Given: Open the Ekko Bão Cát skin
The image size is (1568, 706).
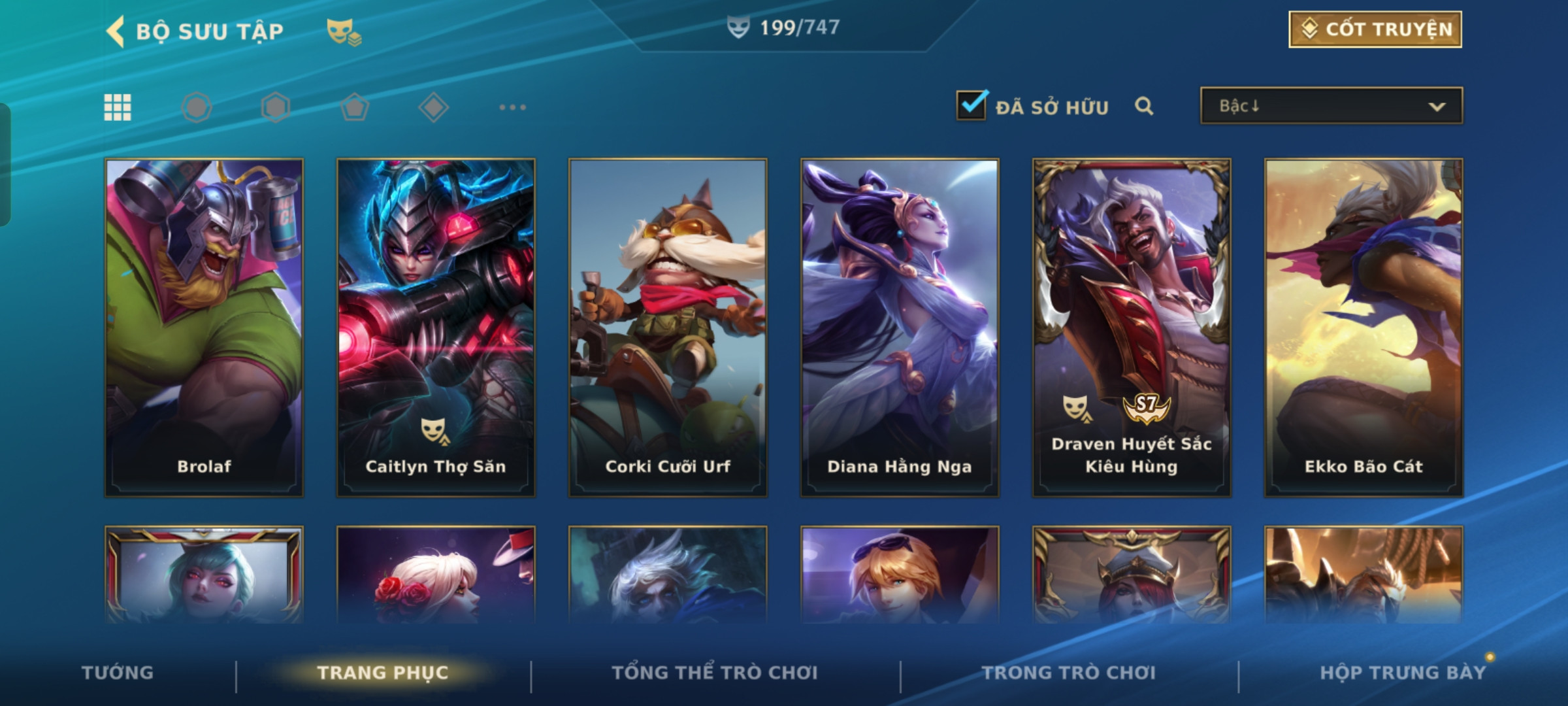Looking at the screenshot, I should 1364,327.
